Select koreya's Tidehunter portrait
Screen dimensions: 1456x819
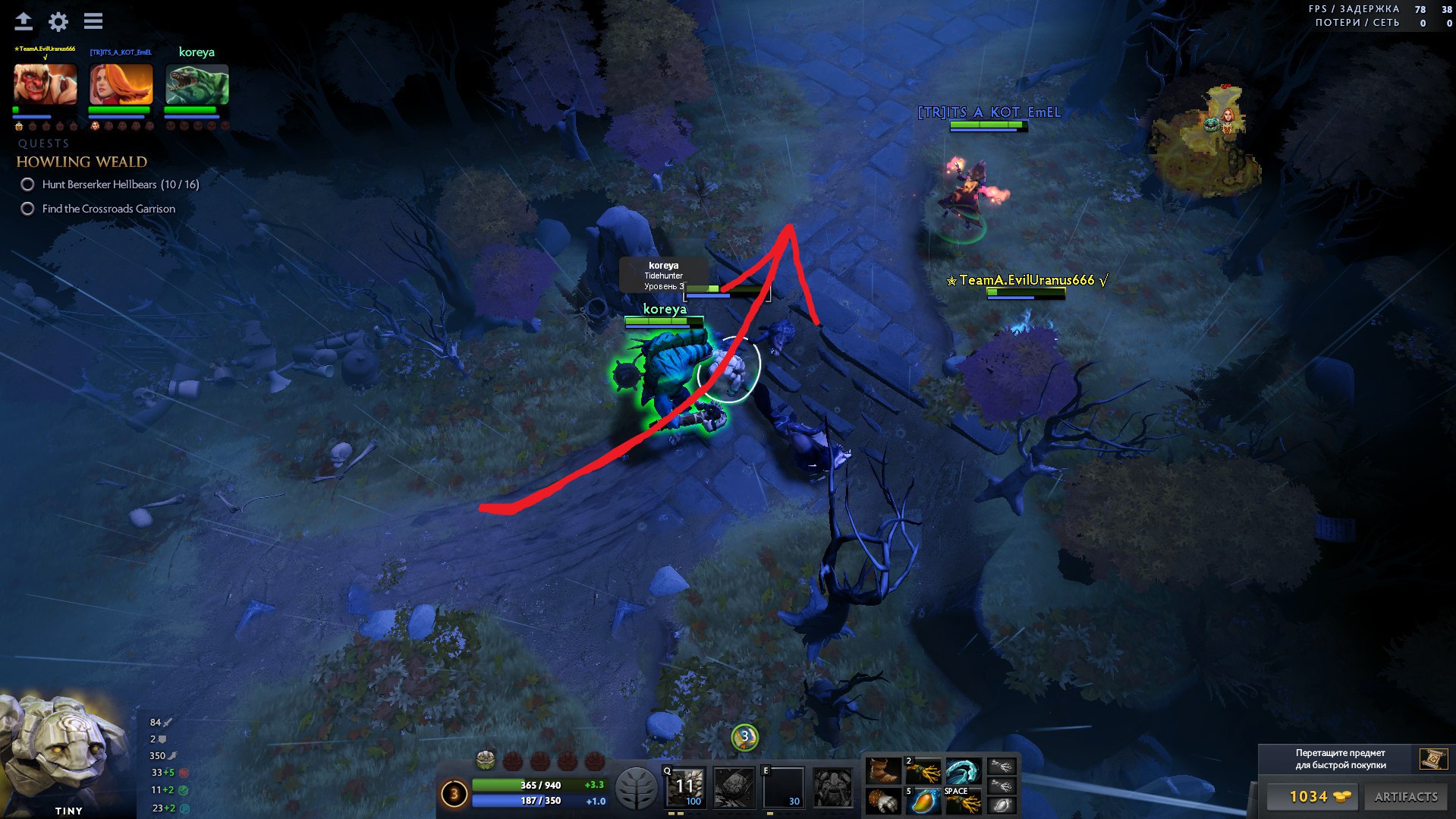[197, 83]
